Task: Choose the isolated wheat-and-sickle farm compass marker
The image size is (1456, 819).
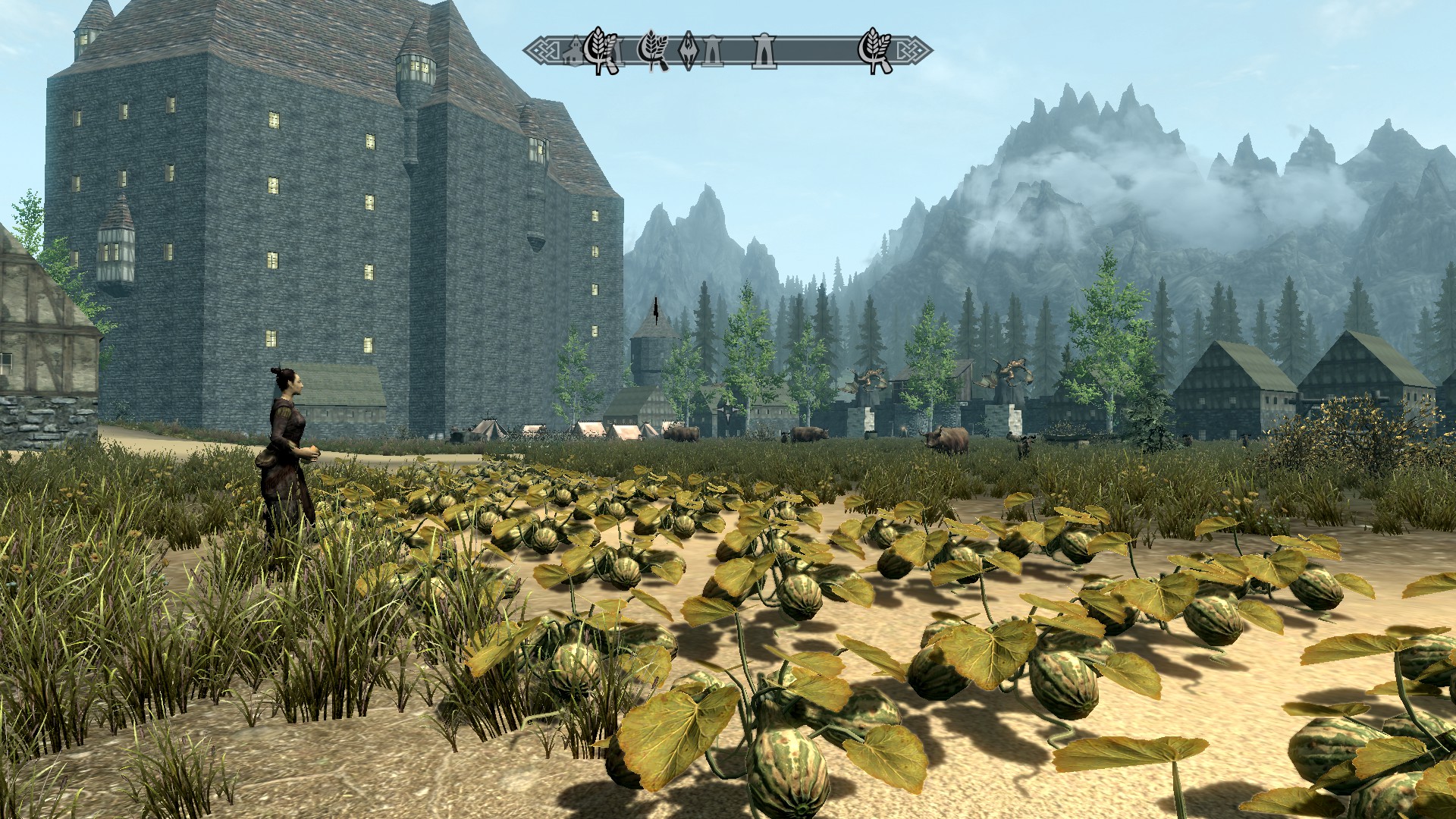Action: point(874,51)
